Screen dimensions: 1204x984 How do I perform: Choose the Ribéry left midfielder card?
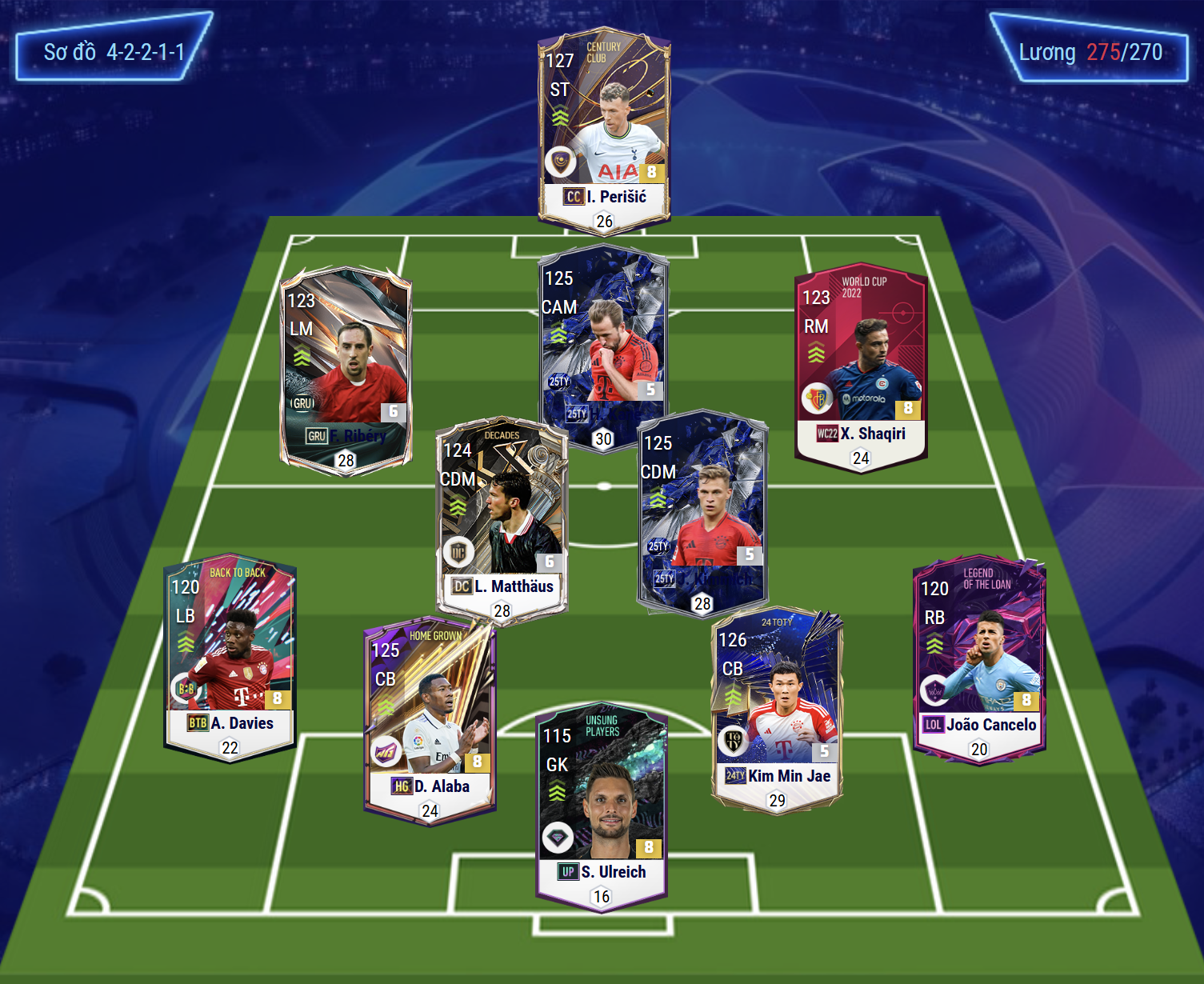(346, 368)
